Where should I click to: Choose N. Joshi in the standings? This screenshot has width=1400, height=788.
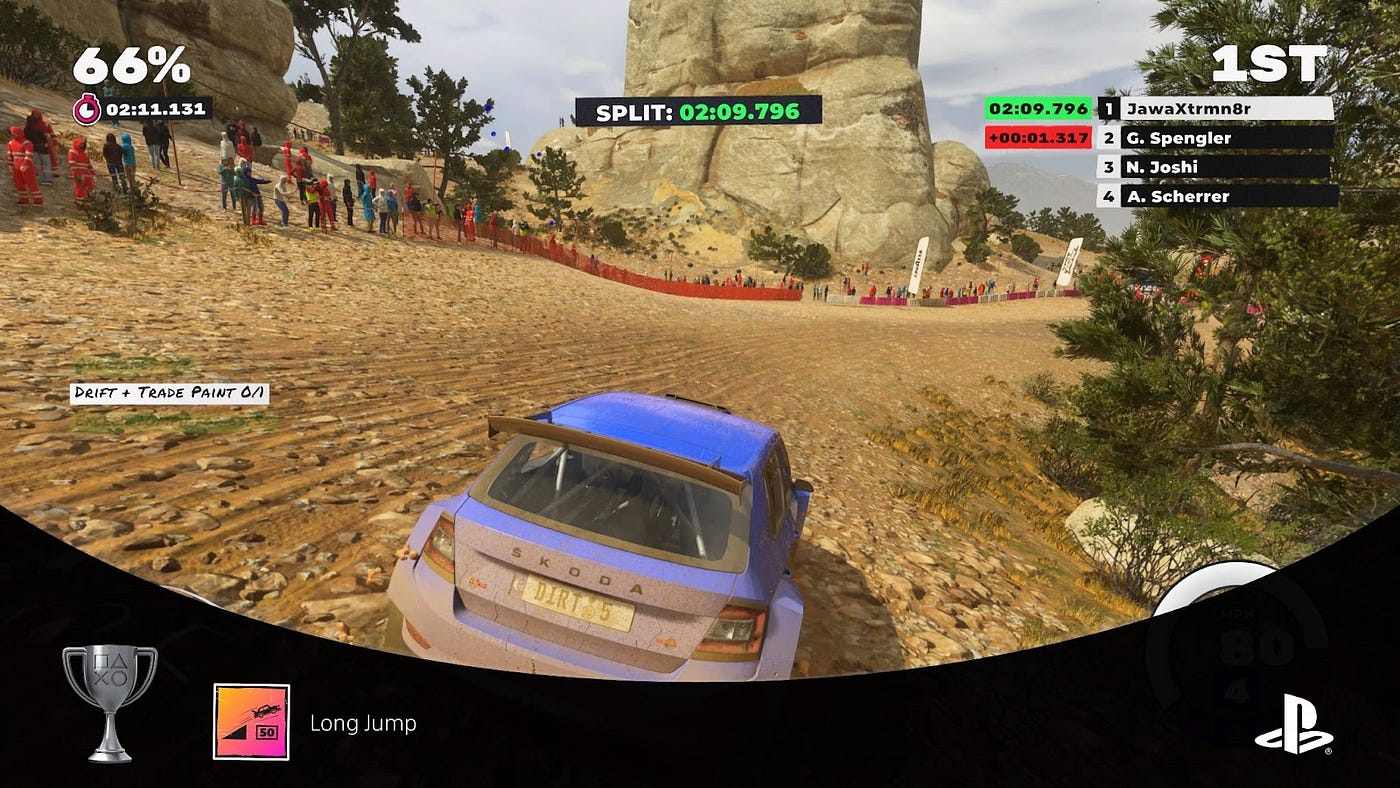pyautogui.click(x=1225, y=167)
